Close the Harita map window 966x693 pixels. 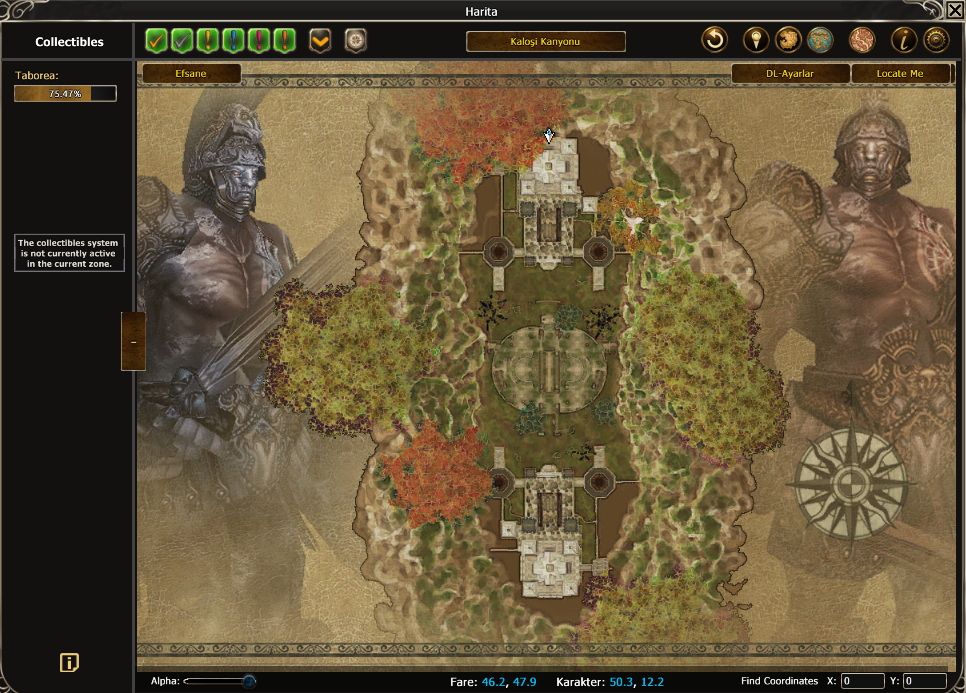tap(955, 10)
